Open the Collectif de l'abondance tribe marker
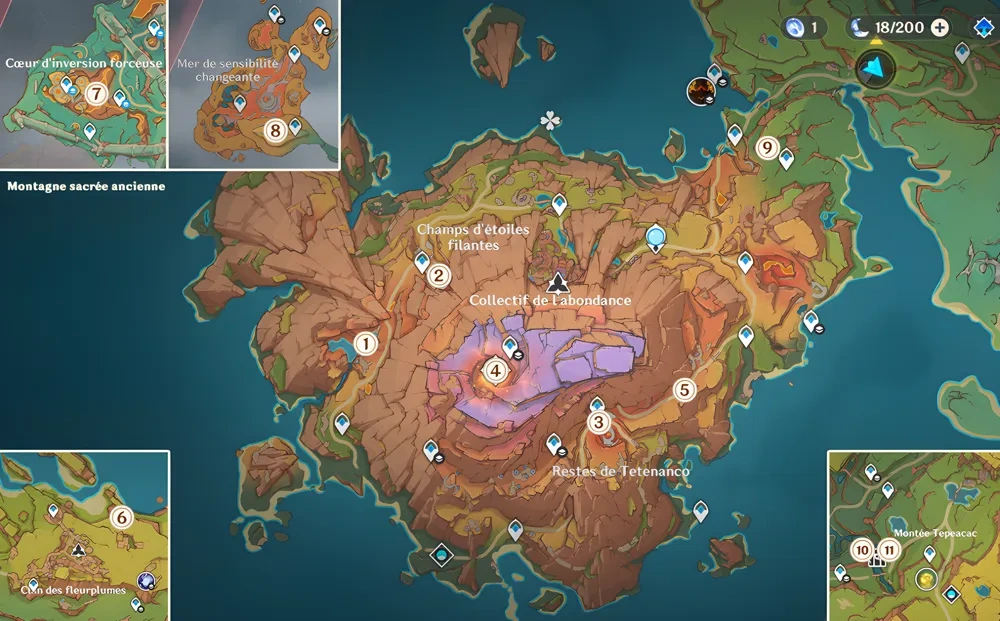Screen dimensions: 1000x621 557,283
